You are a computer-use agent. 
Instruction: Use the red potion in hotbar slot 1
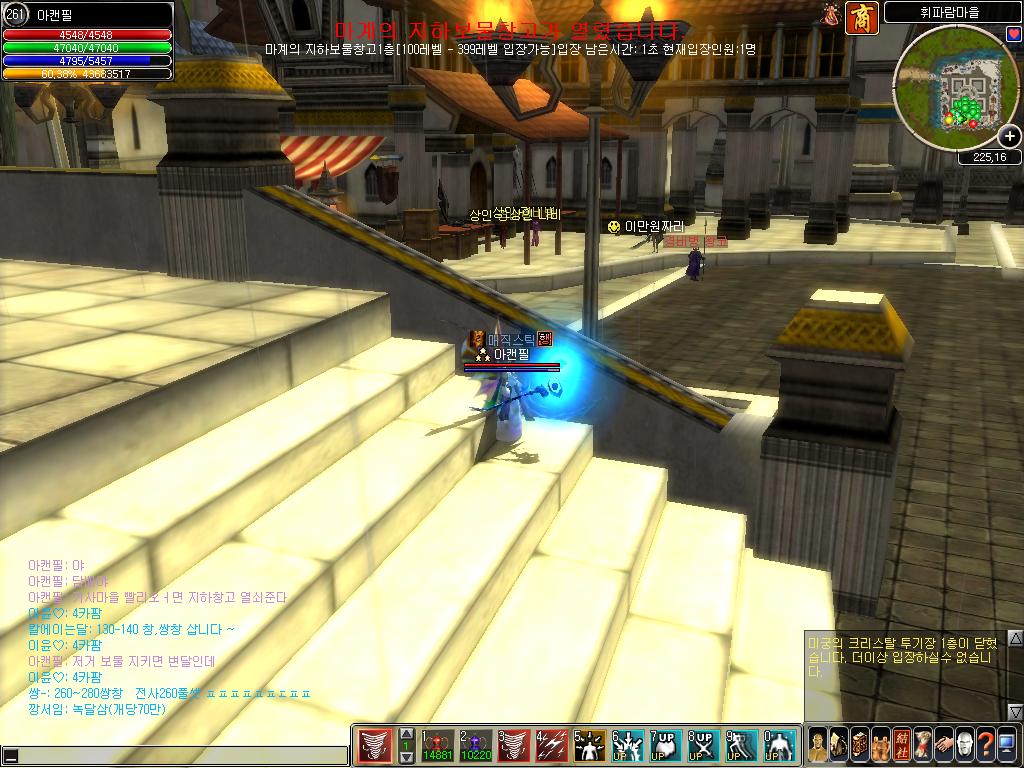(437, 745)
